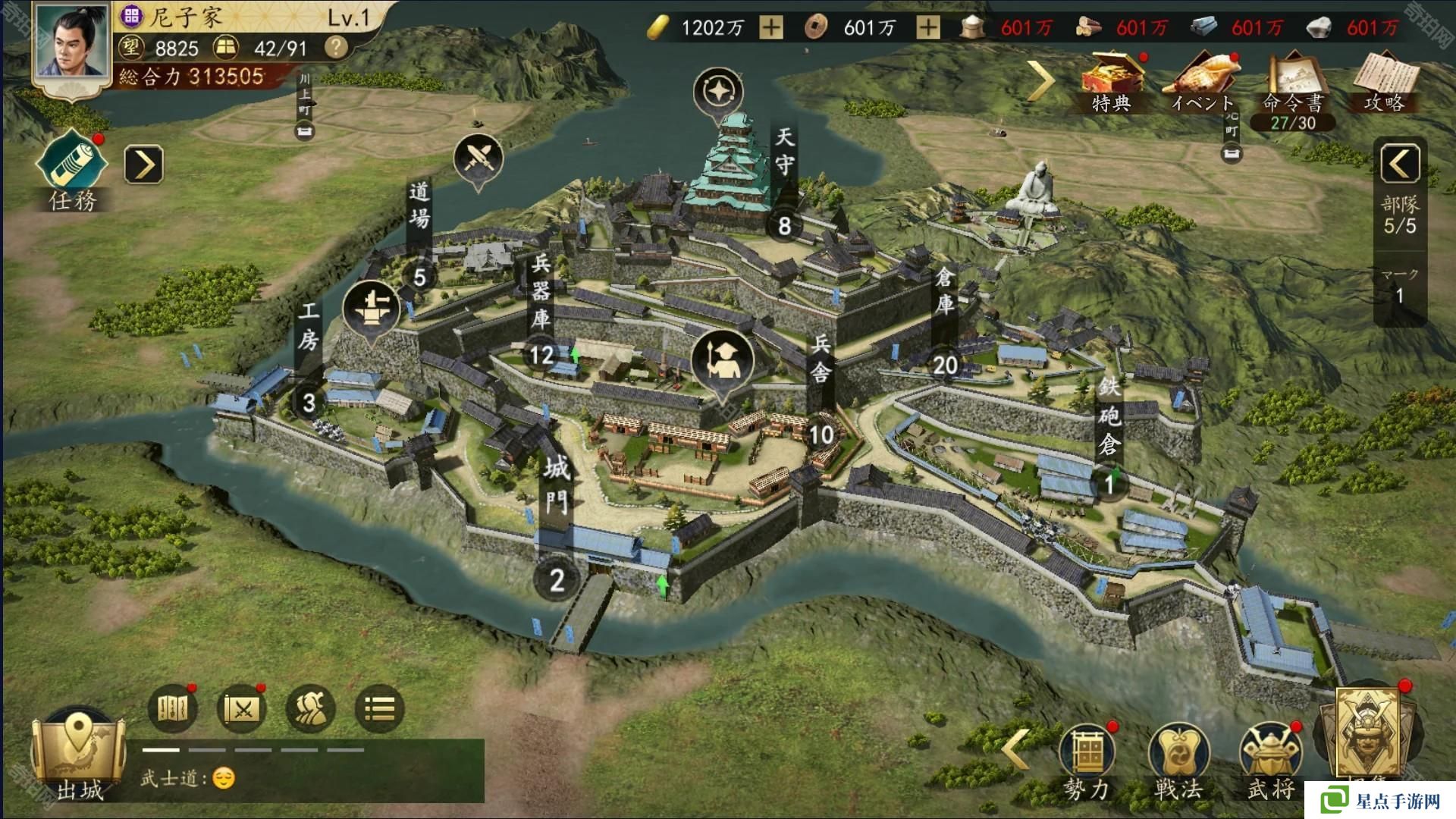
Task: Add gold with the plus button
Action: (771, 28)
